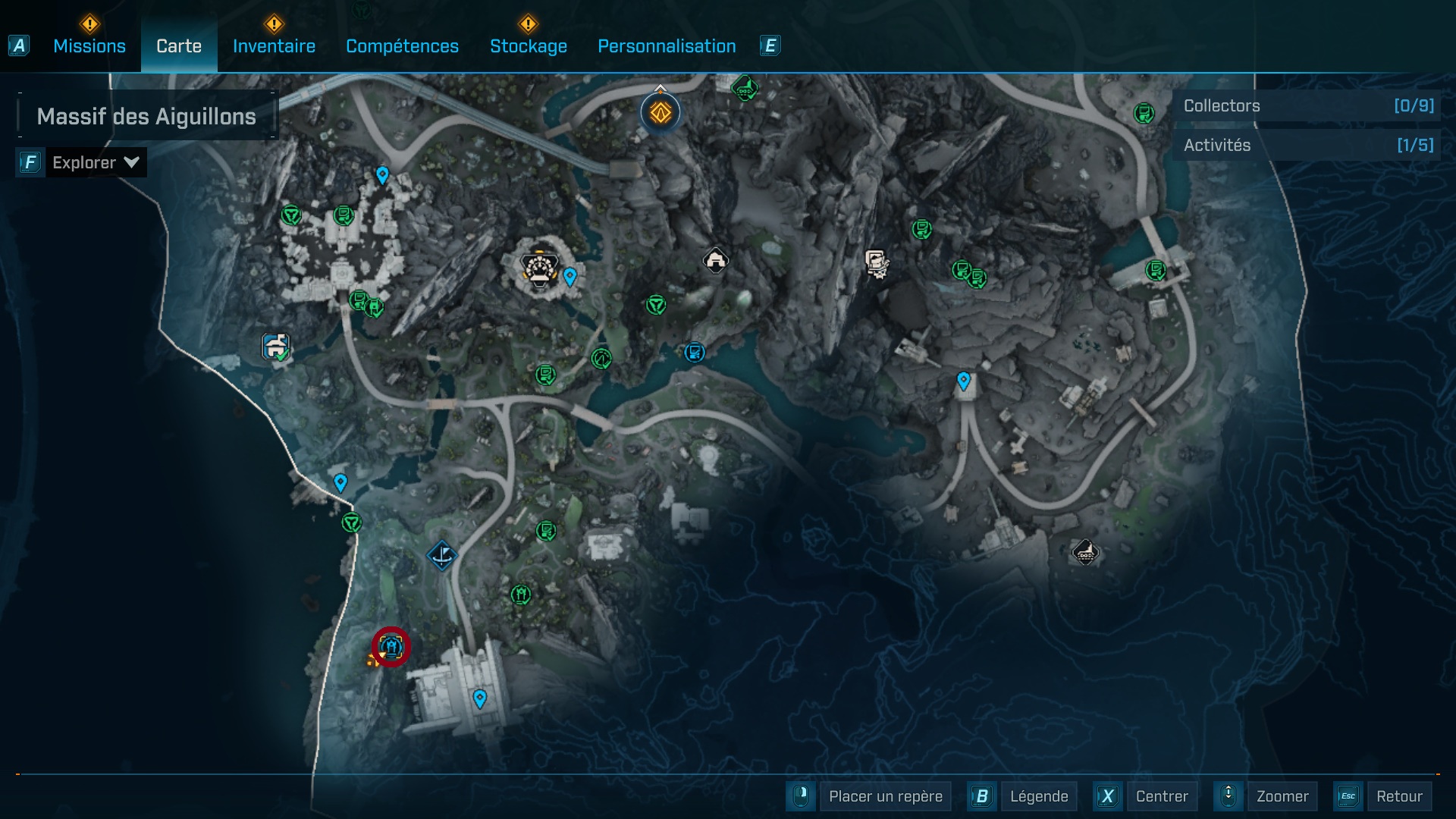This screenshot has width=1456, height=819.
Task: Activate the Zoomer map control
Action: coord(1282,796)
